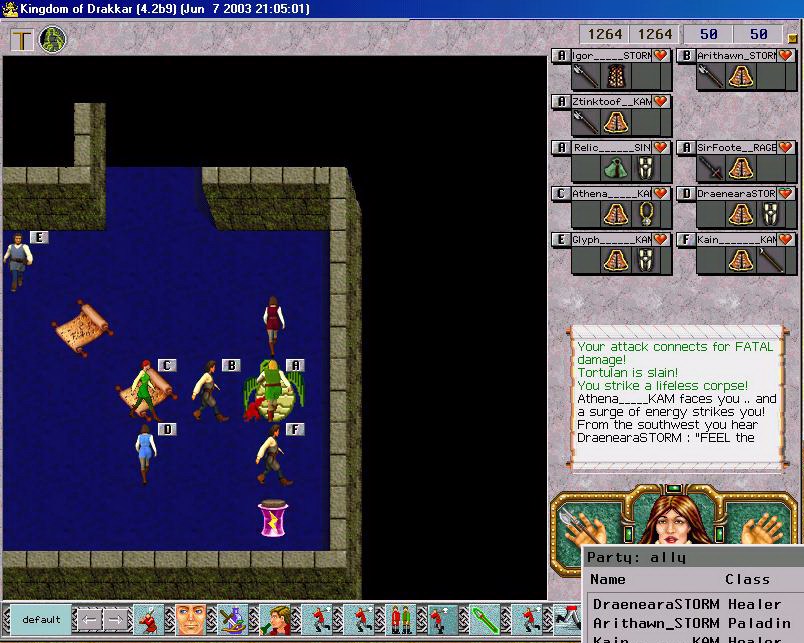The image size is (804, 643).
Task: Select the Kain KAM player entry
Action: tap(735, 240)
